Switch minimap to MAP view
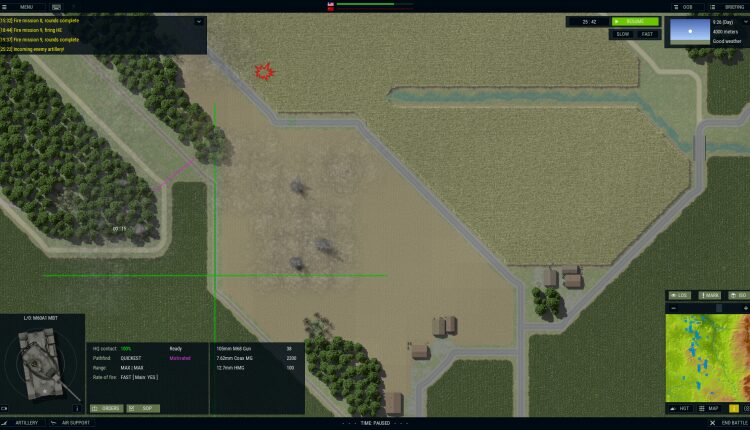The width and height of the screenshot is (750, 430). coord(710,408)
